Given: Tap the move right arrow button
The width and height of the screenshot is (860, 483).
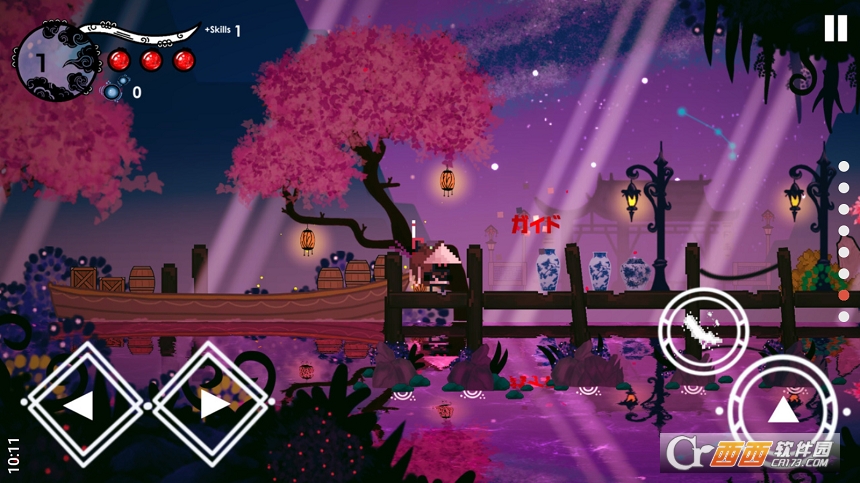Looking at the screenshot, I should pyautogui.click(x=211, y=404).
